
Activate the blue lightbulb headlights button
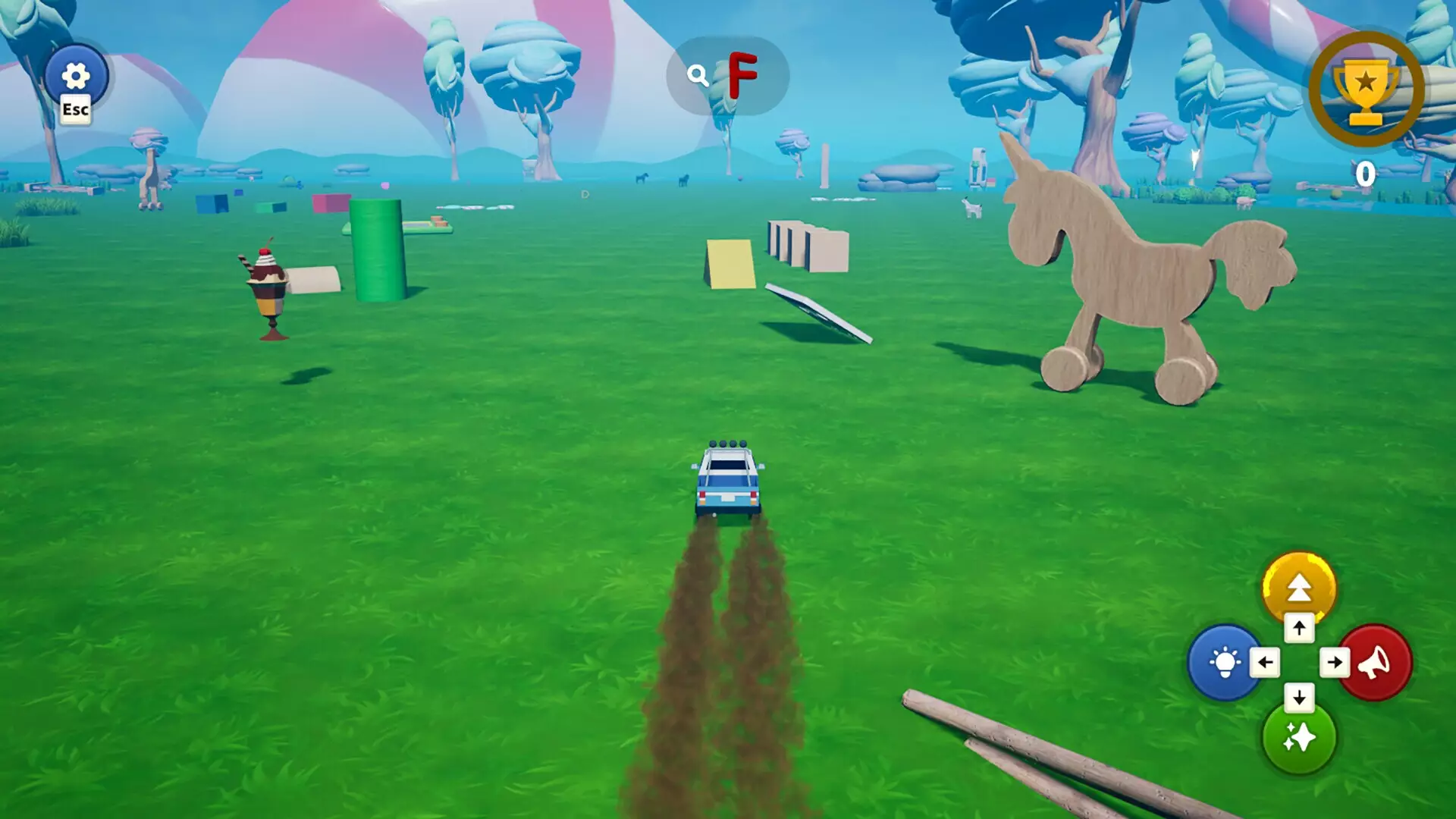[1223, 661]
